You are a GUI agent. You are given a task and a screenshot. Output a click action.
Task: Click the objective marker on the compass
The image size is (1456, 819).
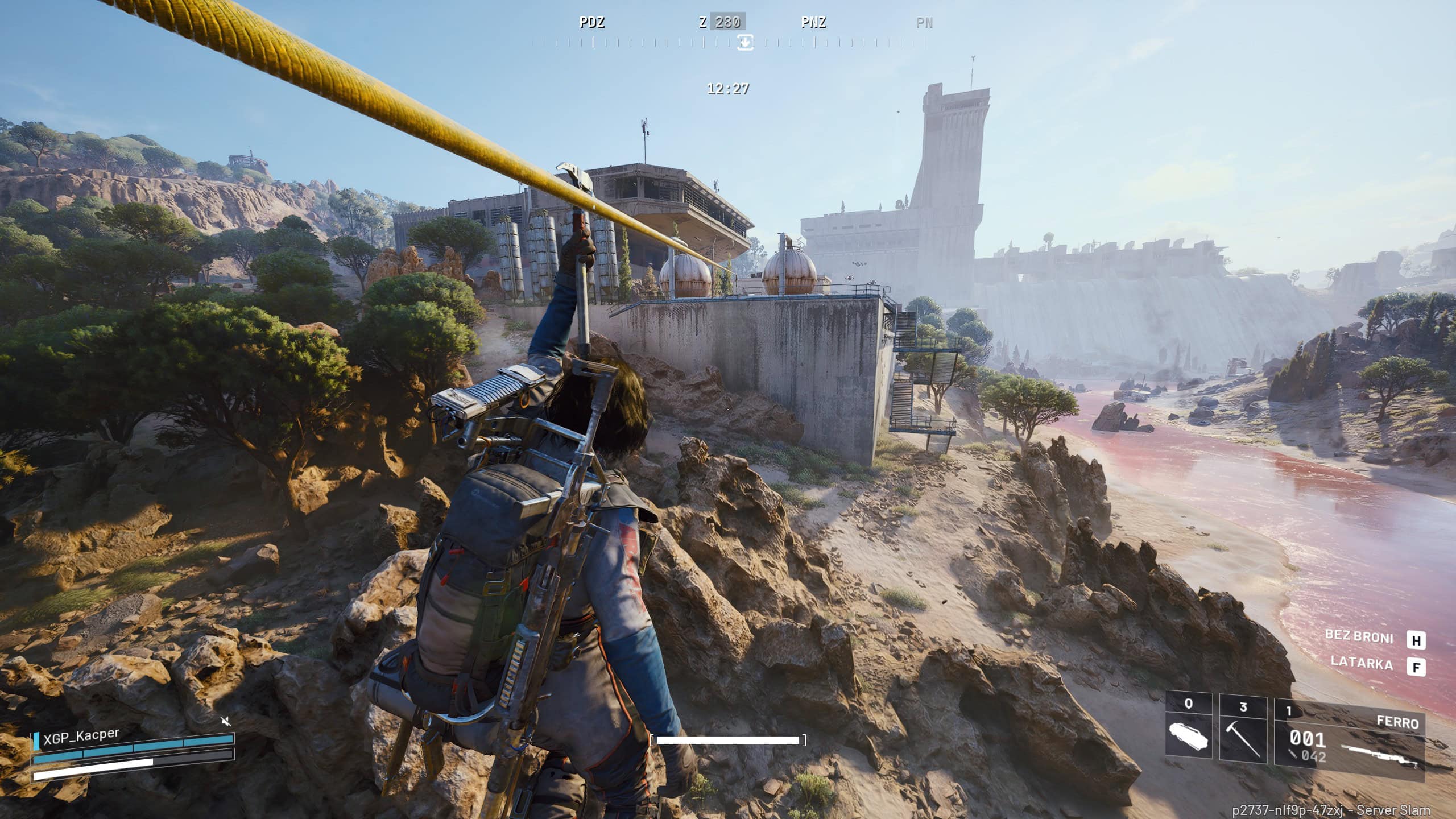(745, 42)
